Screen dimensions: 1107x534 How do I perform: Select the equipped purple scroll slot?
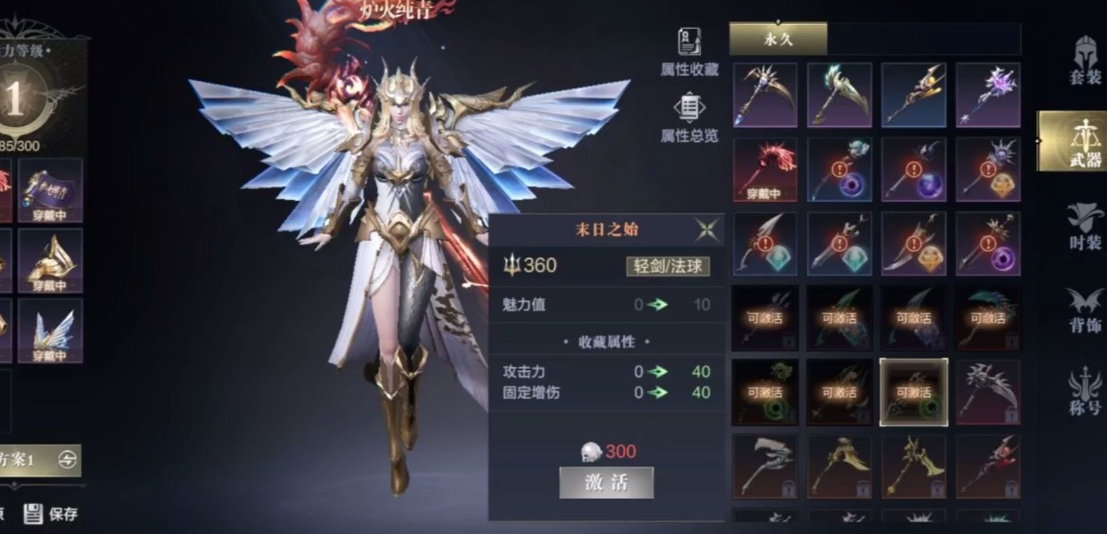point(50,190)
